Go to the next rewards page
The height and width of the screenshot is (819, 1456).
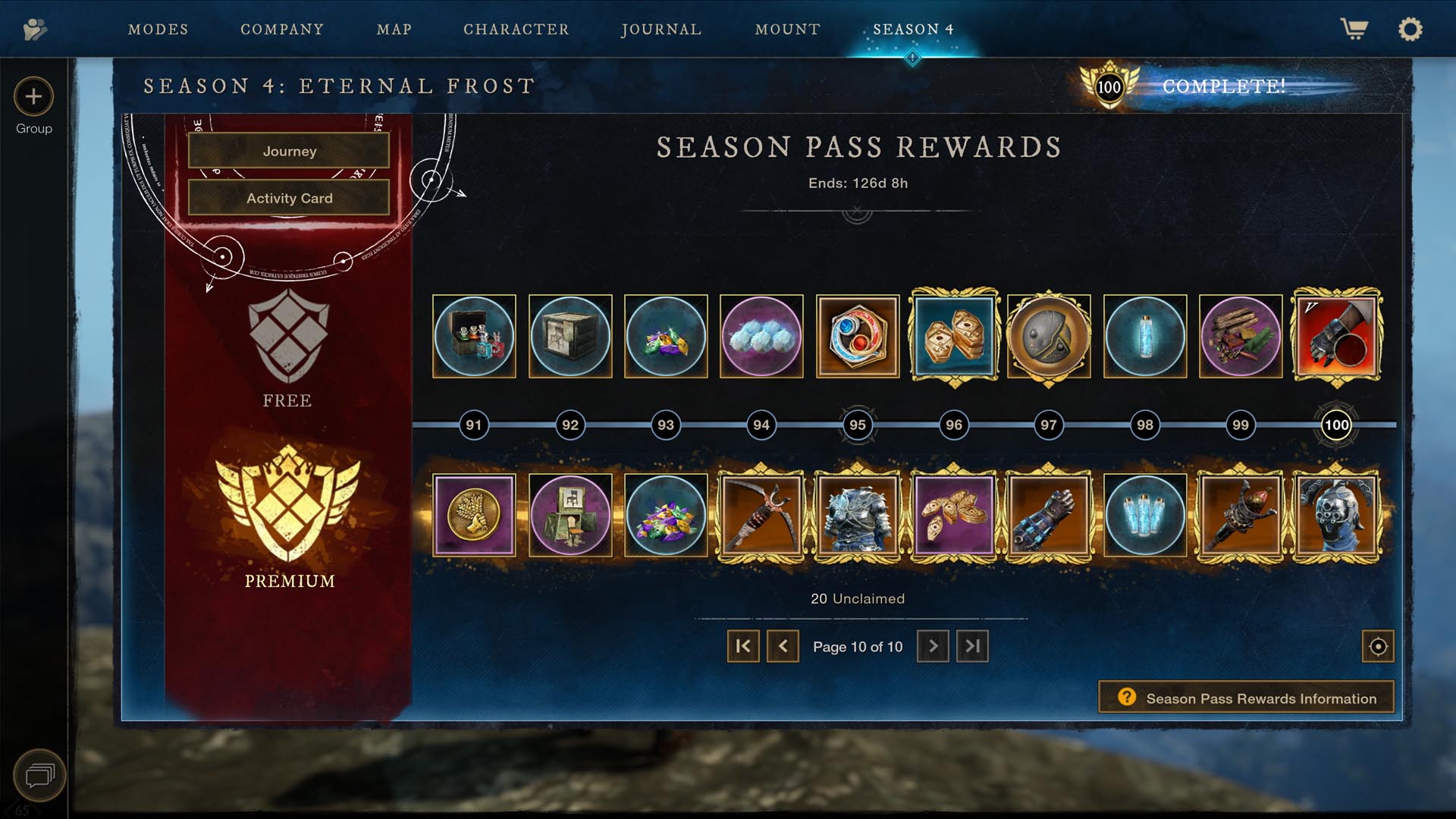(x=932, y=647)
